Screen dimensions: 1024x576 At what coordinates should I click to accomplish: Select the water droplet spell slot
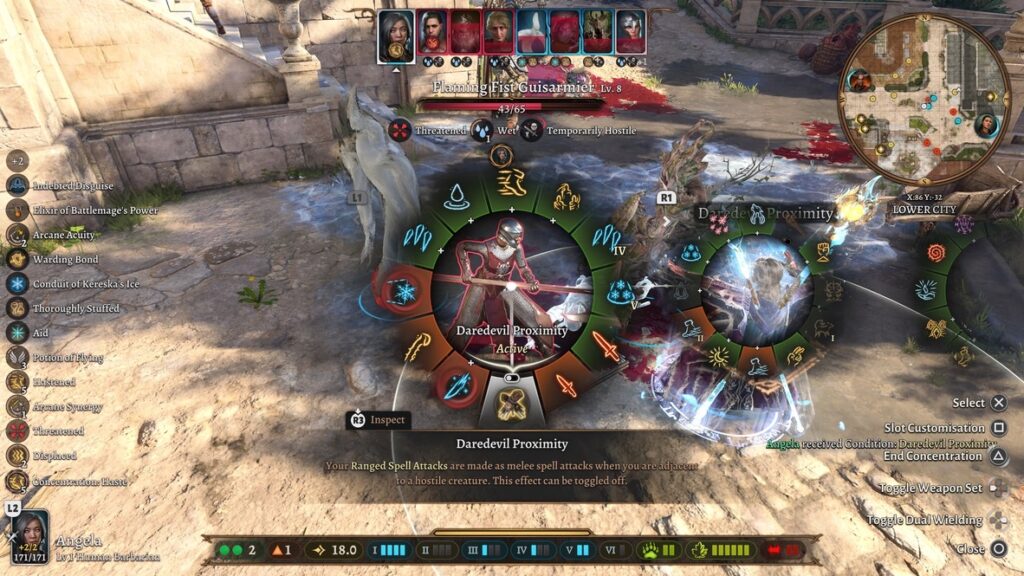click(457, 196)
